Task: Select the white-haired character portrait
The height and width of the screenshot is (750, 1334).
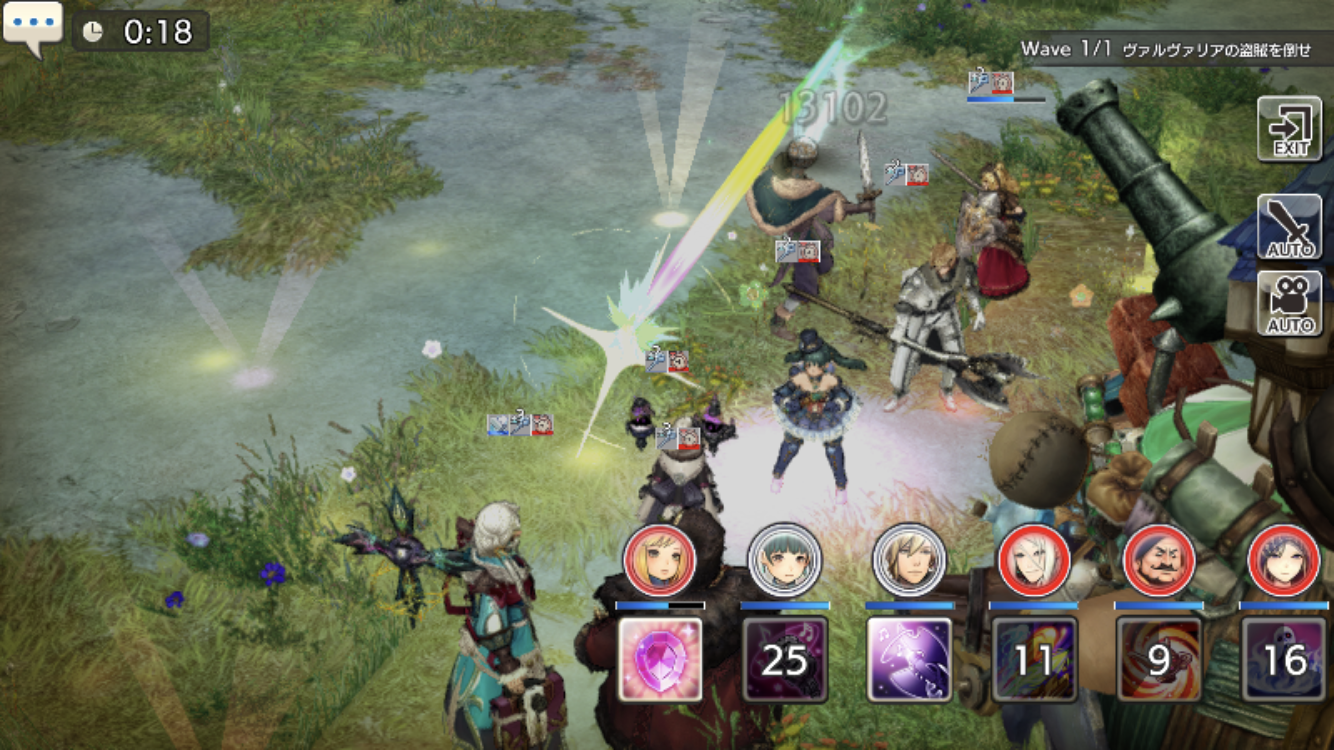Action: pyautogui.click(x=1034, y=560)
